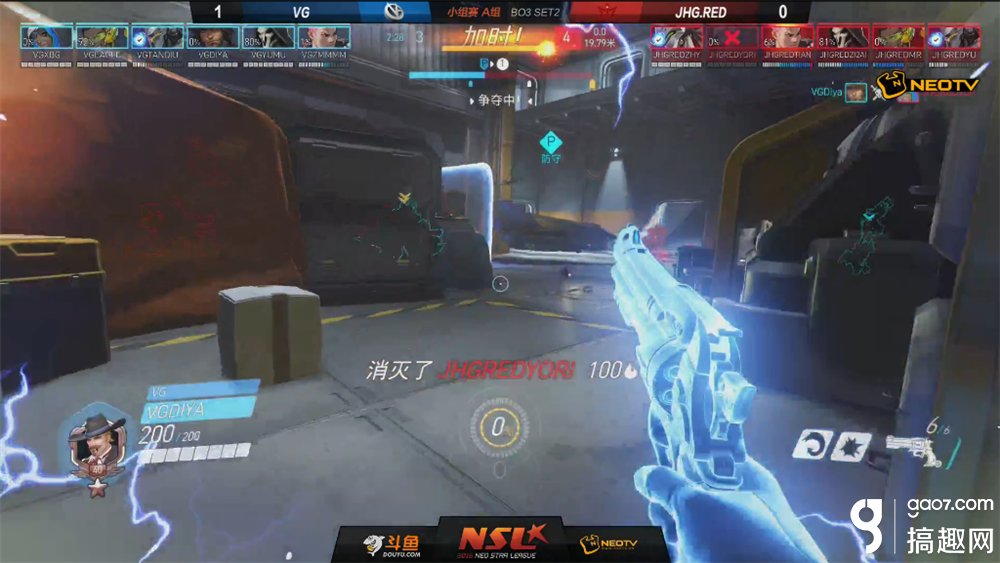Viewport: 1000px width, 563px height.
Task: Select JHGREDZHY's player portrait
Action: pos(677,37)
